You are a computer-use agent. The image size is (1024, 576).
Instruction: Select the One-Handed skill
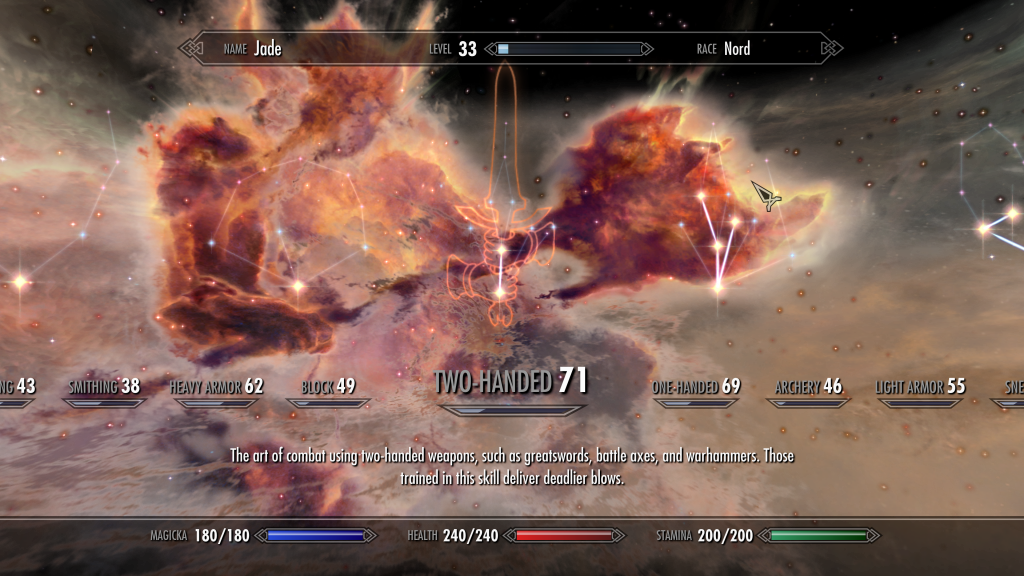(x=696, y=387)
